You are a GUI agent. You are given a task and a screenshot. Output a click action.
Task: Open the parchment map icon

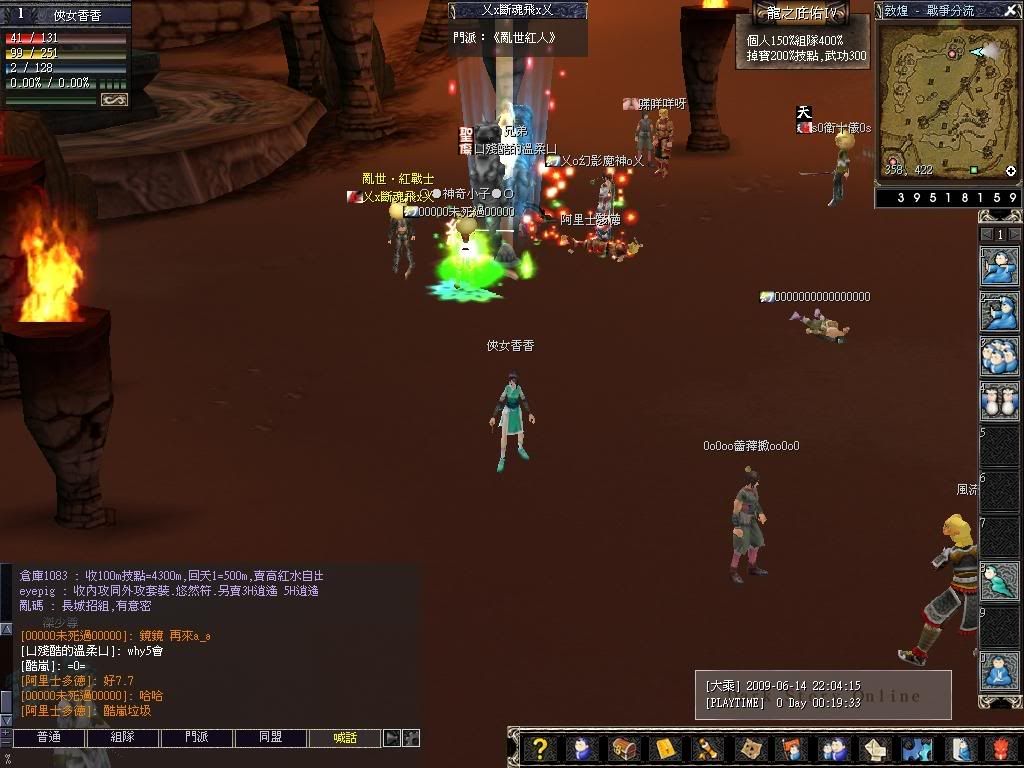(x=750, y=749)
